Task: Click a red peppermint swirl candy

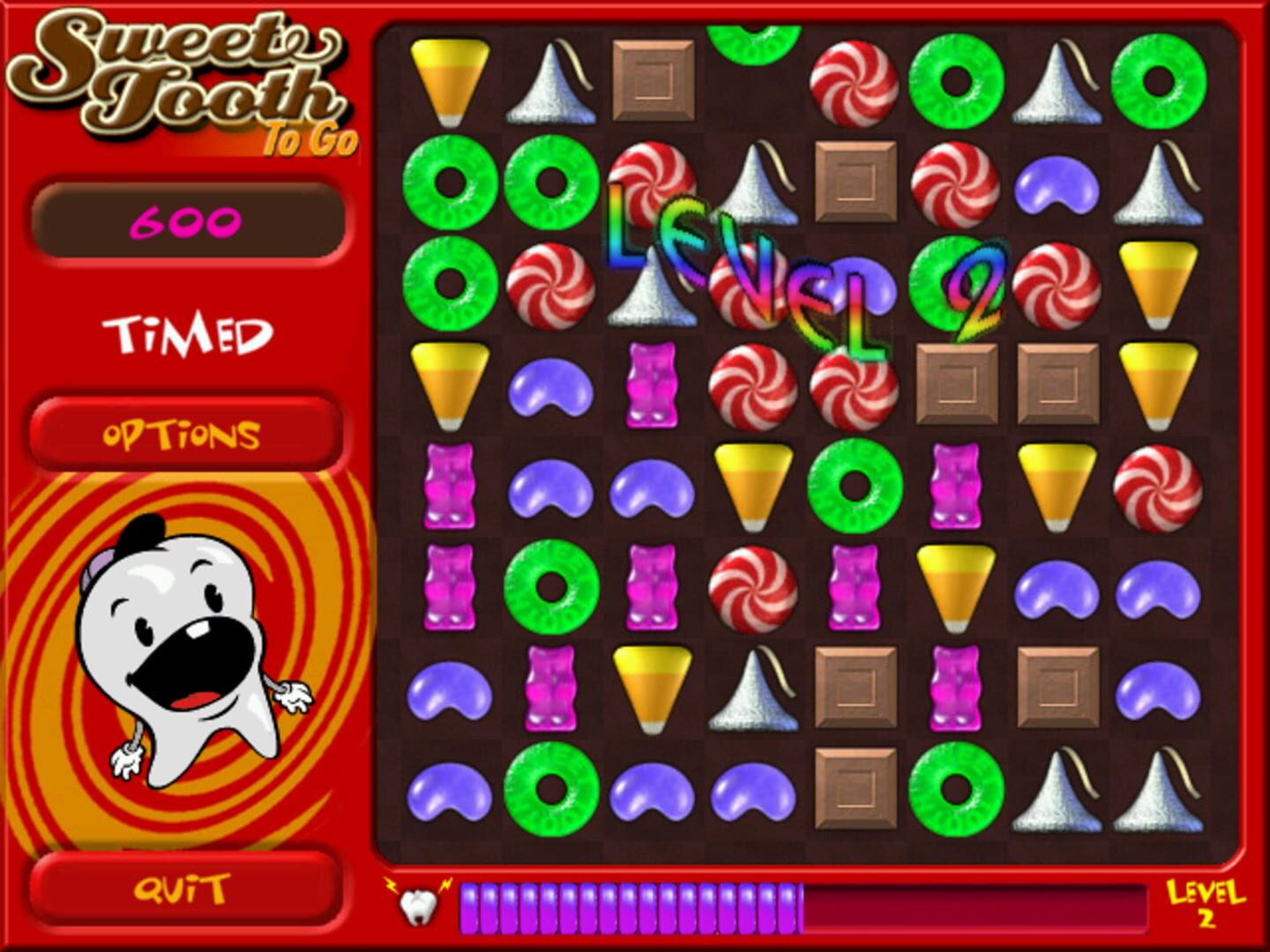Action: tap(853, 84)
